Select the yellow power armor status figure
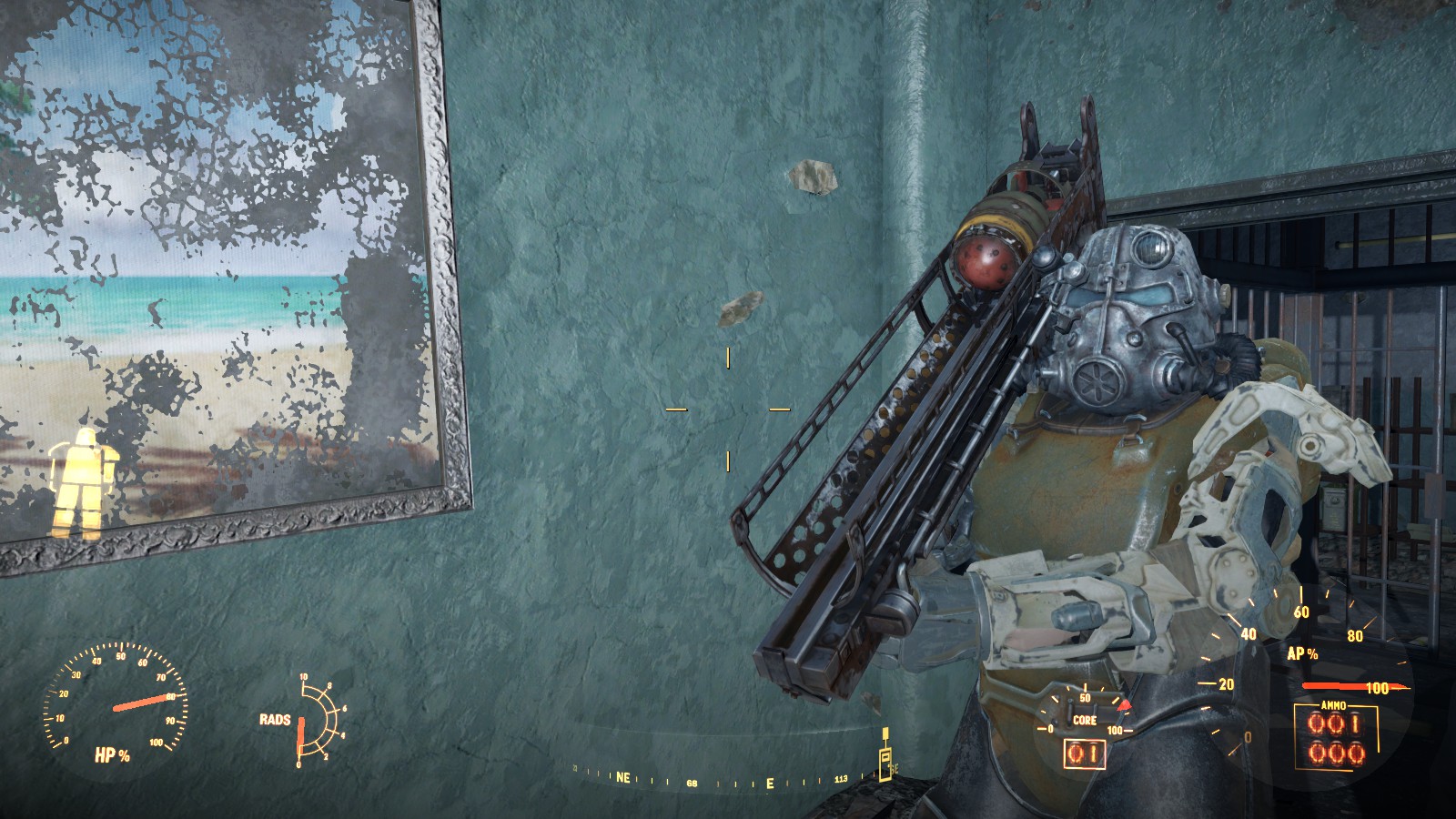The image size is (1456, 819). (x=78, y=482)
